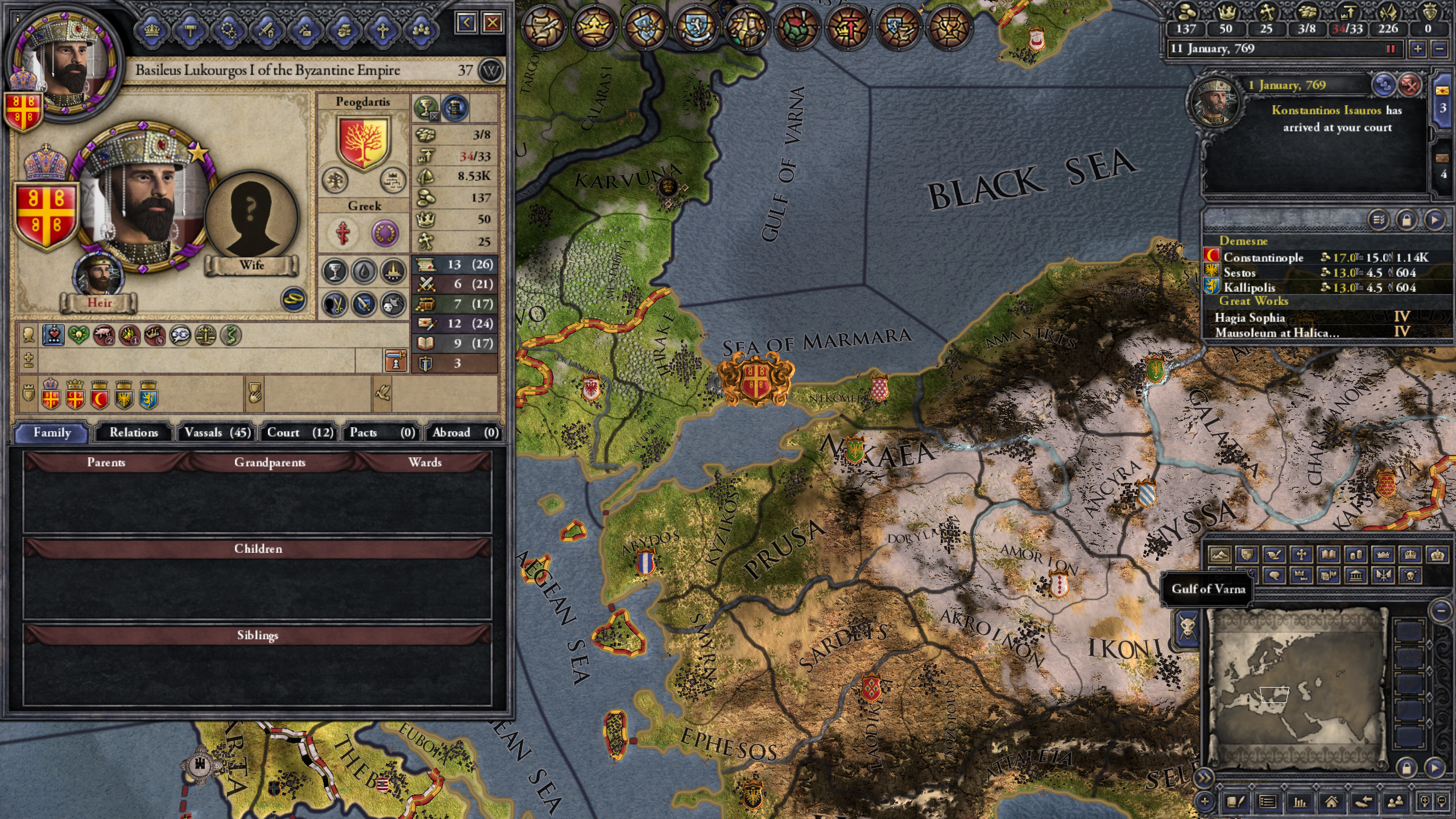Viewport: 1456px width, 819px height.
Task: Open the Wikipedia link button
Action: tap(491, 71)
